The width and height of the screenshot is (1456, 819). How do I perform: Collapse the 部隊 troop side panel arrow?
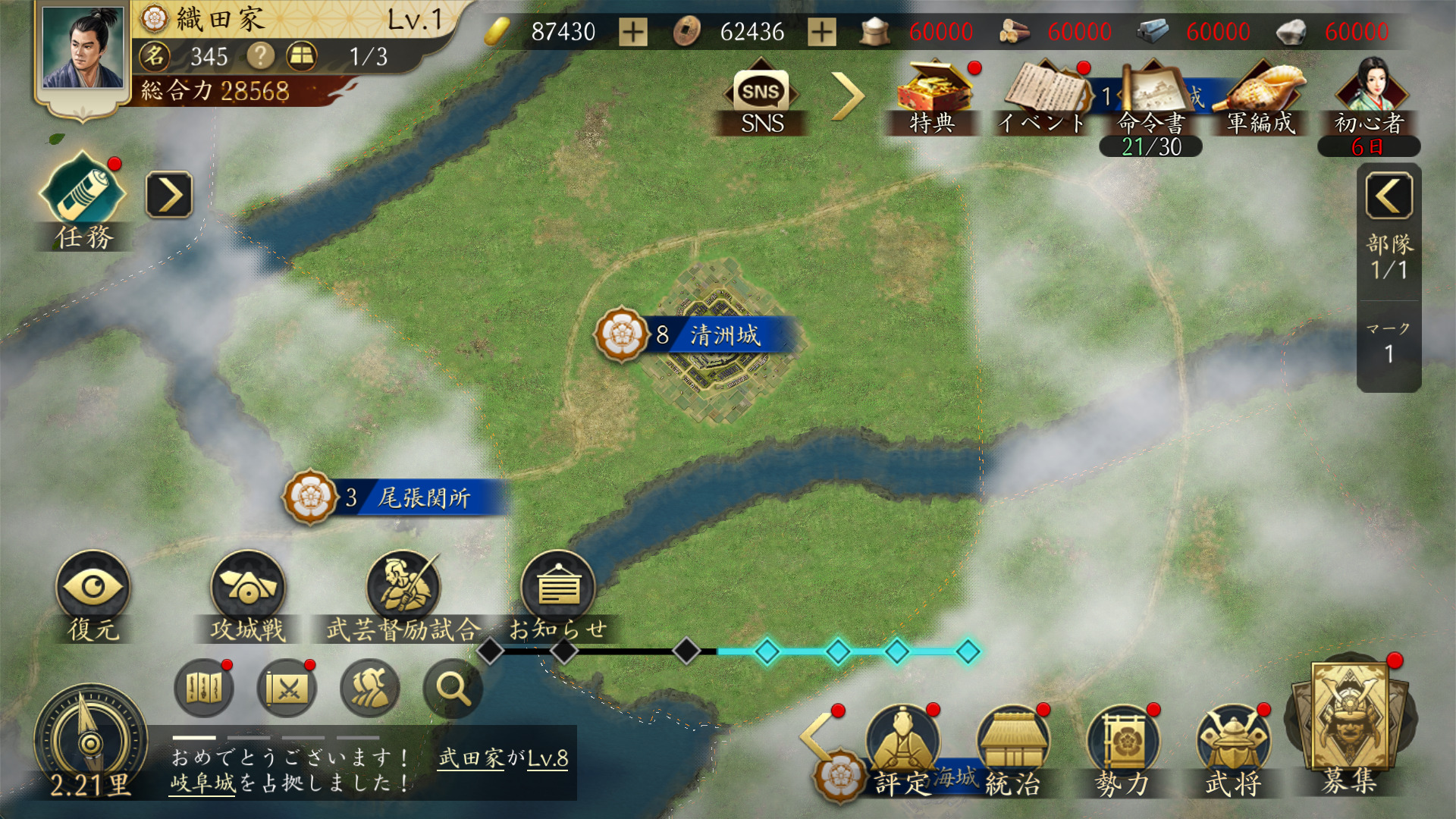tap(1389, 196)
